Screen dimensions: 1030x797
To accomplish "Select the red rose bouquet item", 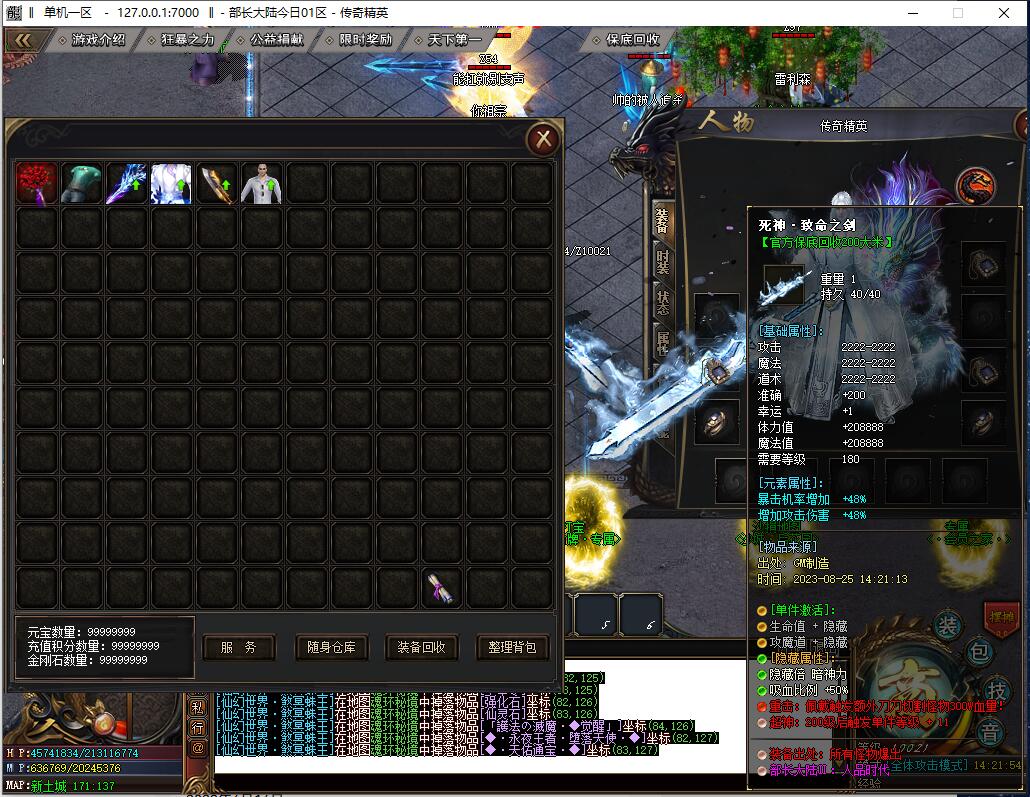I will tap(37, 184).
